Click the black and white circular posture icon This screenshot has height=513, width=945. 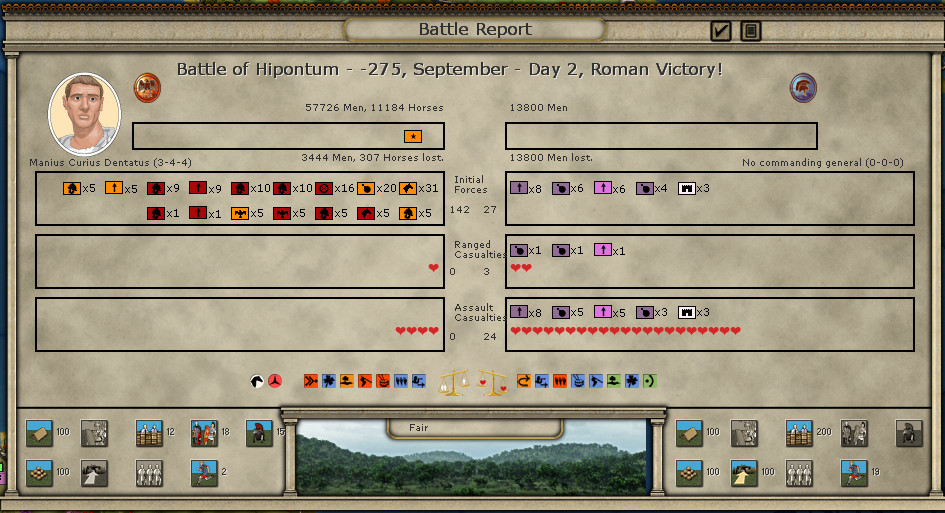pos(258,381)
